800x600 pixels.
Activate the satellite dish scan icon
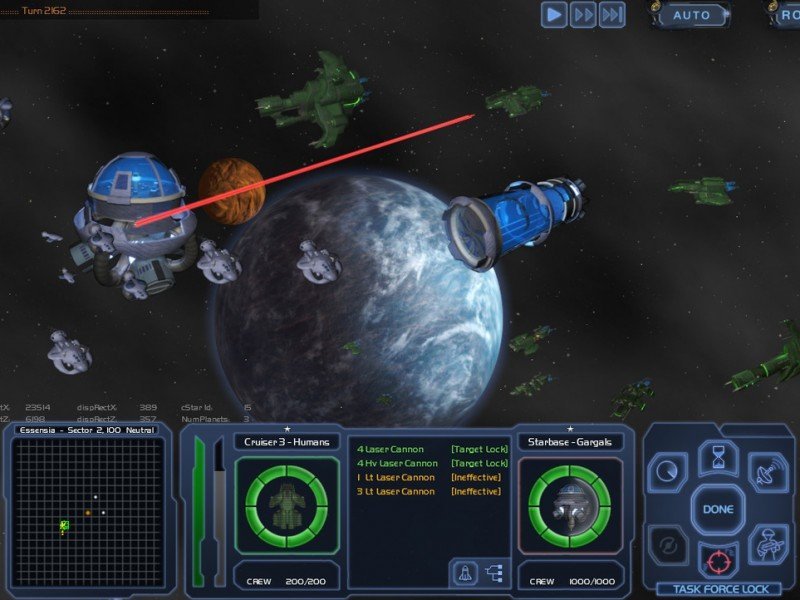click(768, 468)
